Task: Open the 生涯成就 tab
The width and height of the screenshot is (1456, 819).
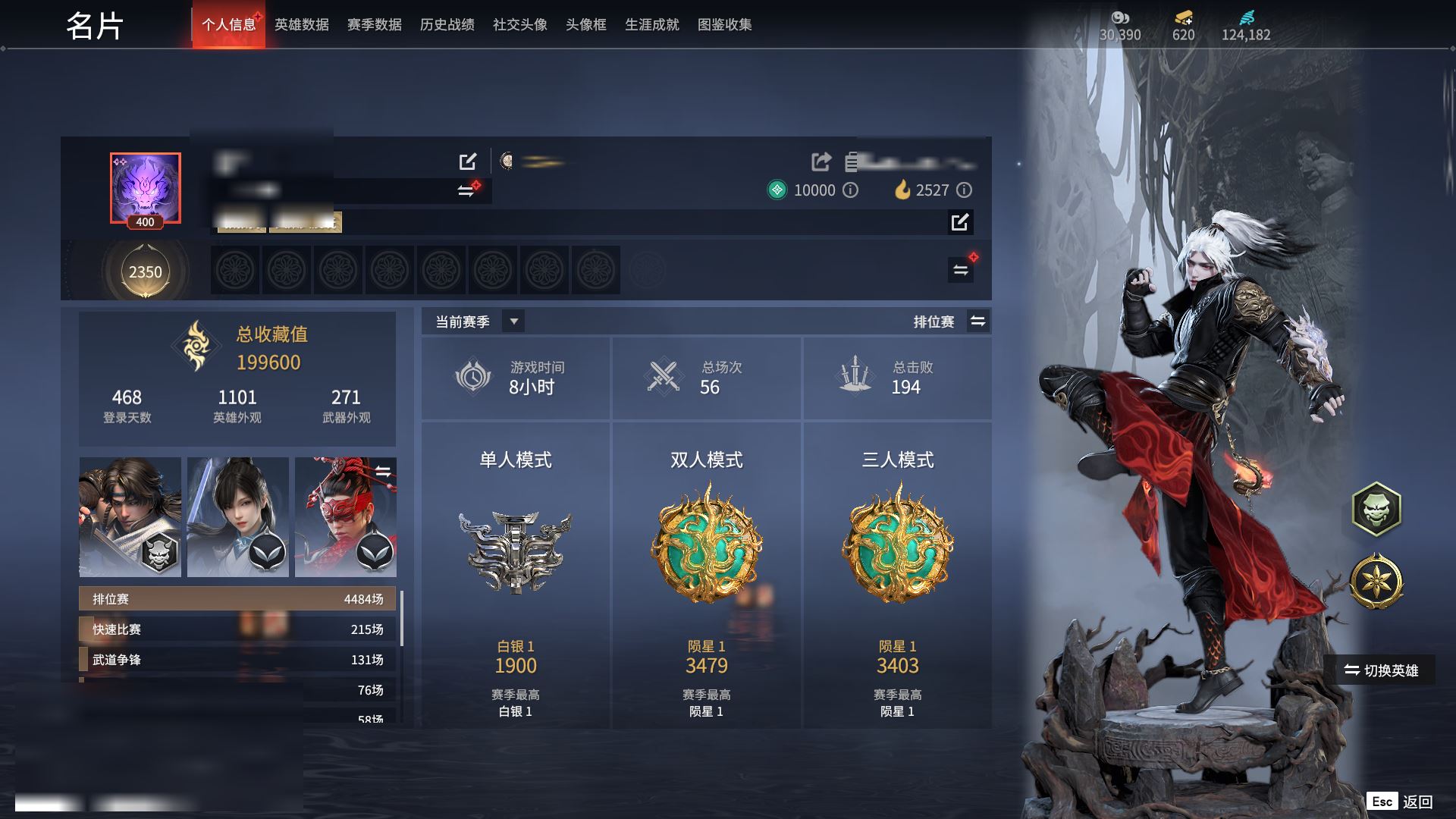Action: click(651, 25)
